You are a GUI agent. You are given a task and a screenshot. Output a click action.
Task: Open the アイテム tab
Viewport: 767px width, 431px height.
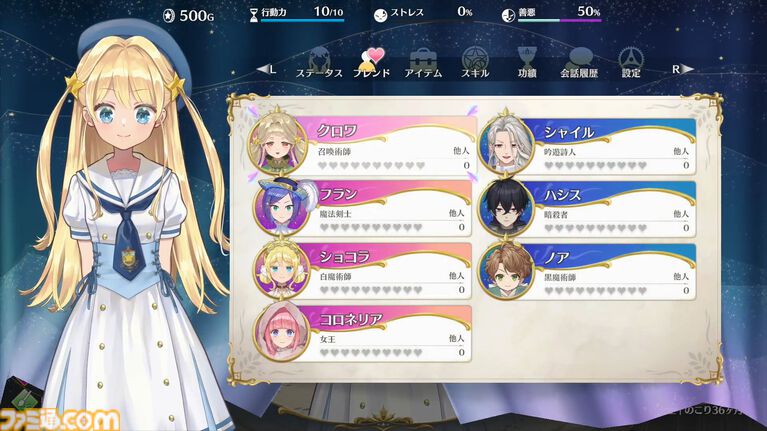pos(423,64)
